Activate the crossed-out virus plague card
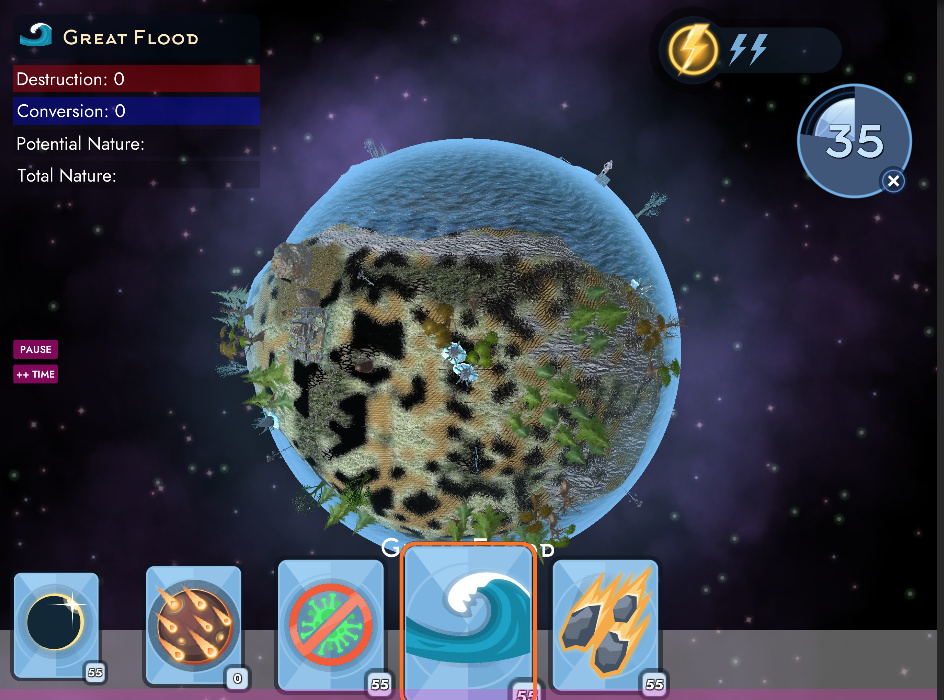The height and width of the screenshot is (700, 944). (x=331, y=626)
